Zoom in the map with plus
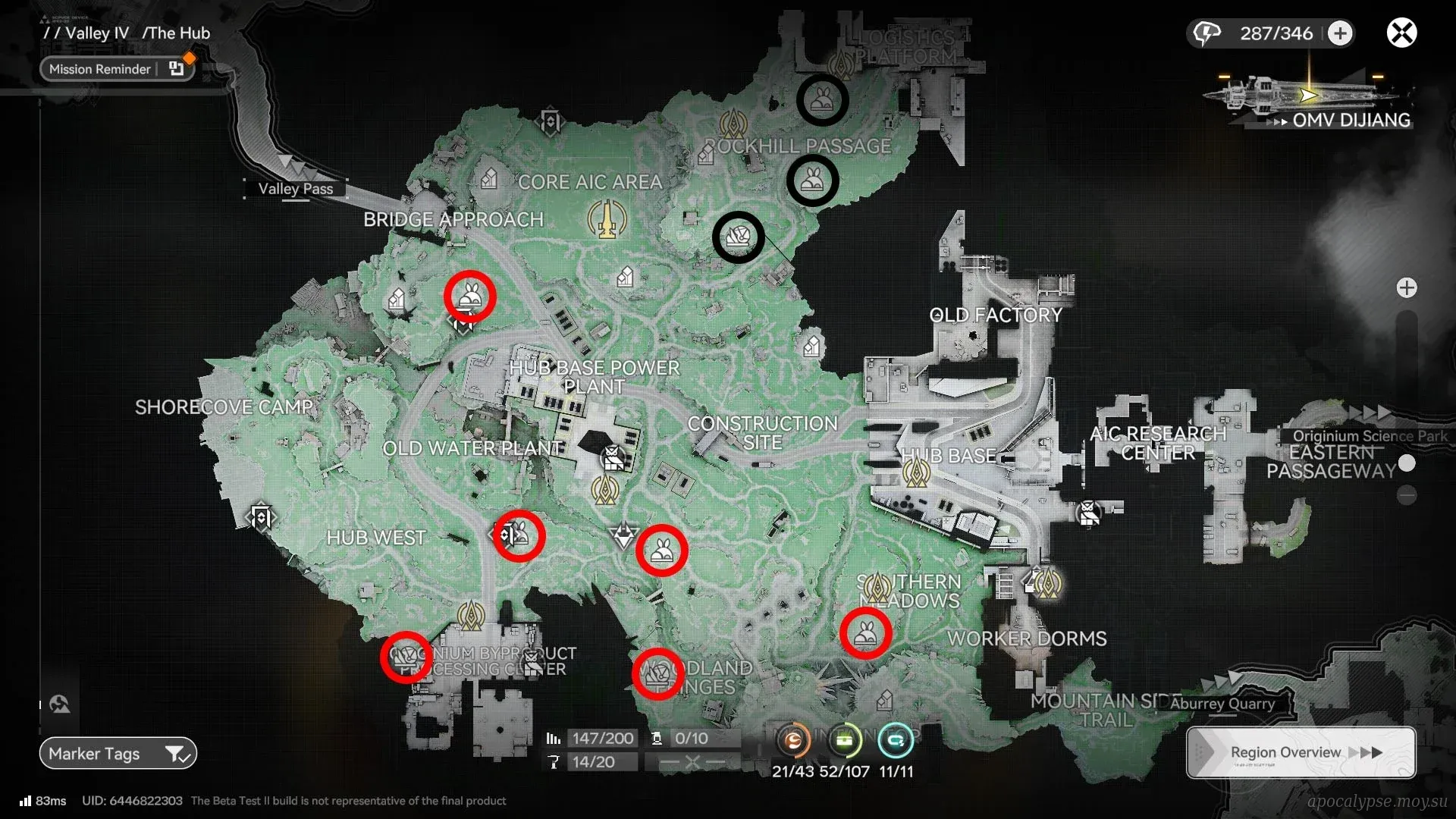 [1407, 288]
